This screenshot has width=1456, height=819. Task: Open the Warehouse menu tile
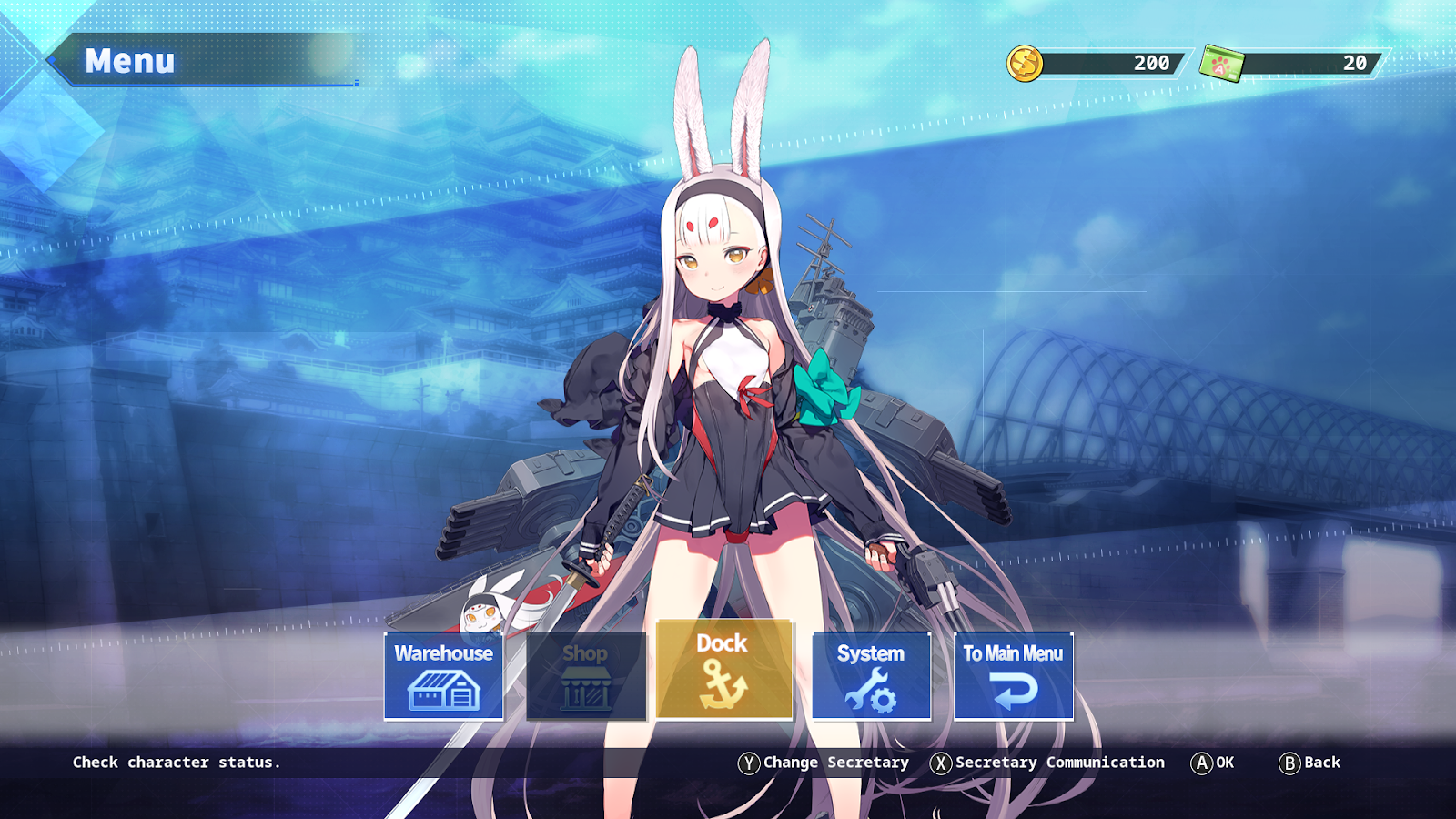(443, 676)
